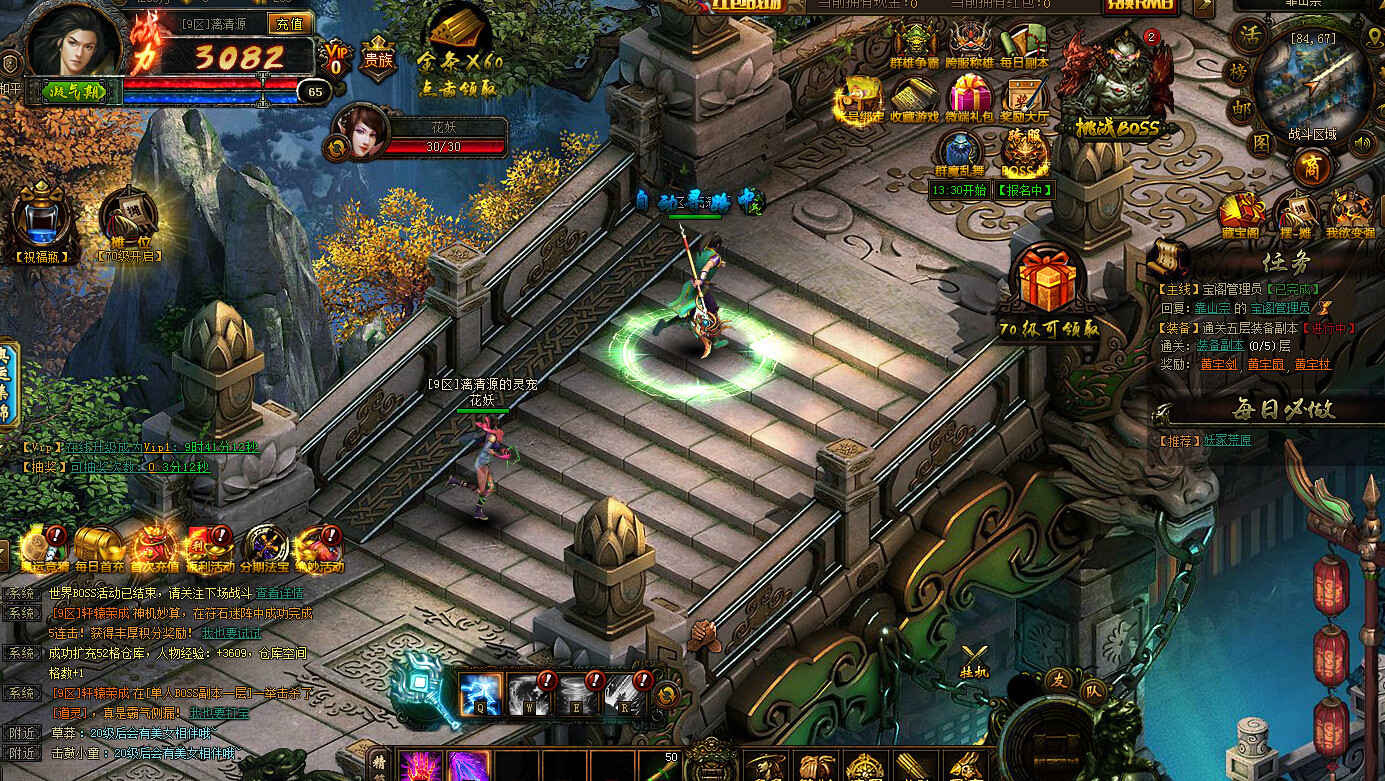The height and width of the screenshot is (781, 1385).
Task: Click the minimap showing 战斗区域
Action: click(x=1310, y=85)
